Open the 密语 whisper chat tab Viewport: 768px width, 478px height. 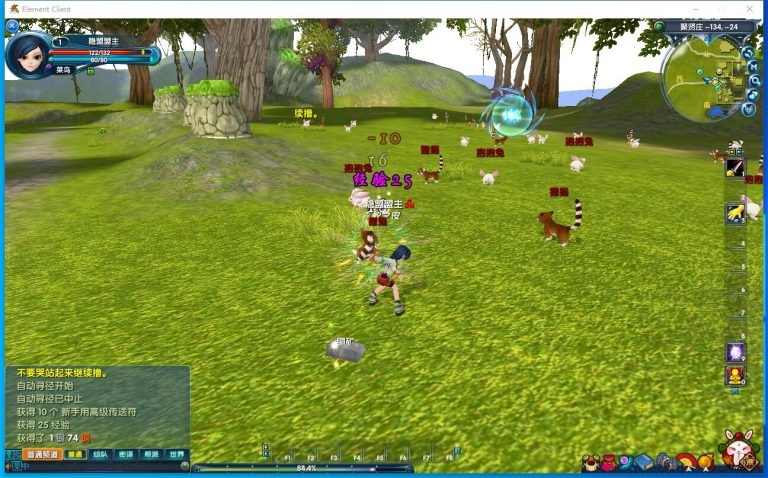pyautogui.click(x=125, y=454)
